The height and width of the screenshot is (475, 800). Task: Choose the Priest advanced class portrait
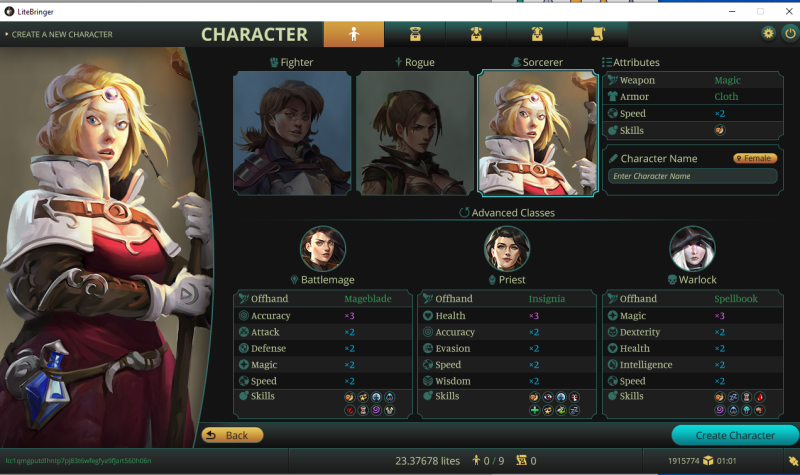pos(506,249)
